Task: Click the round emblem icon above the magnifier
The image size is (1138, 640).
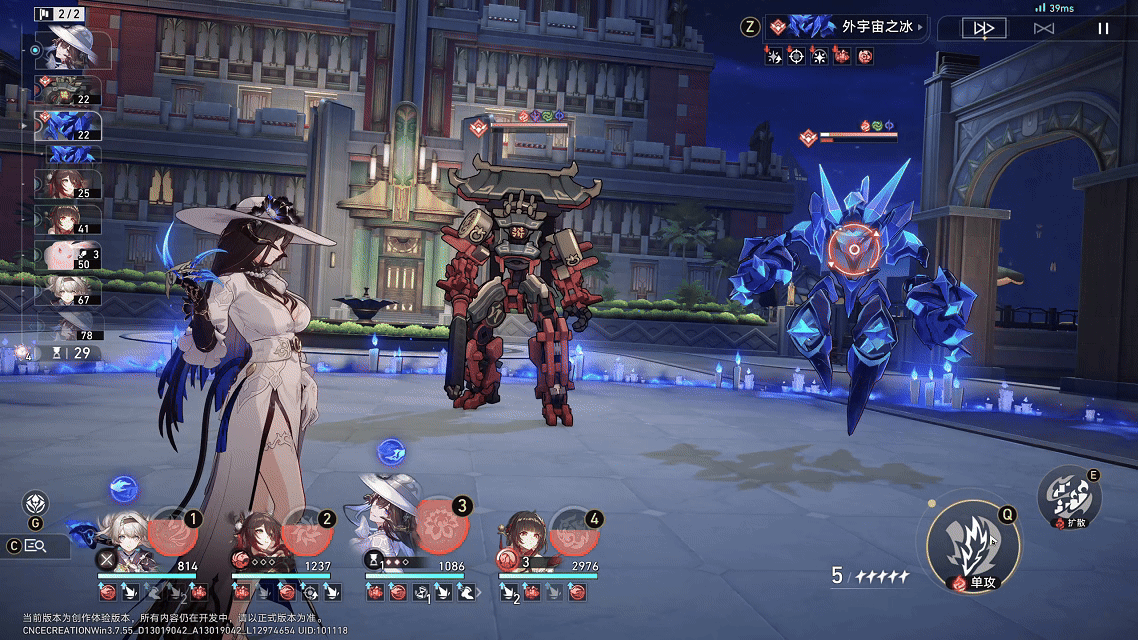Action: pos(36,503)
